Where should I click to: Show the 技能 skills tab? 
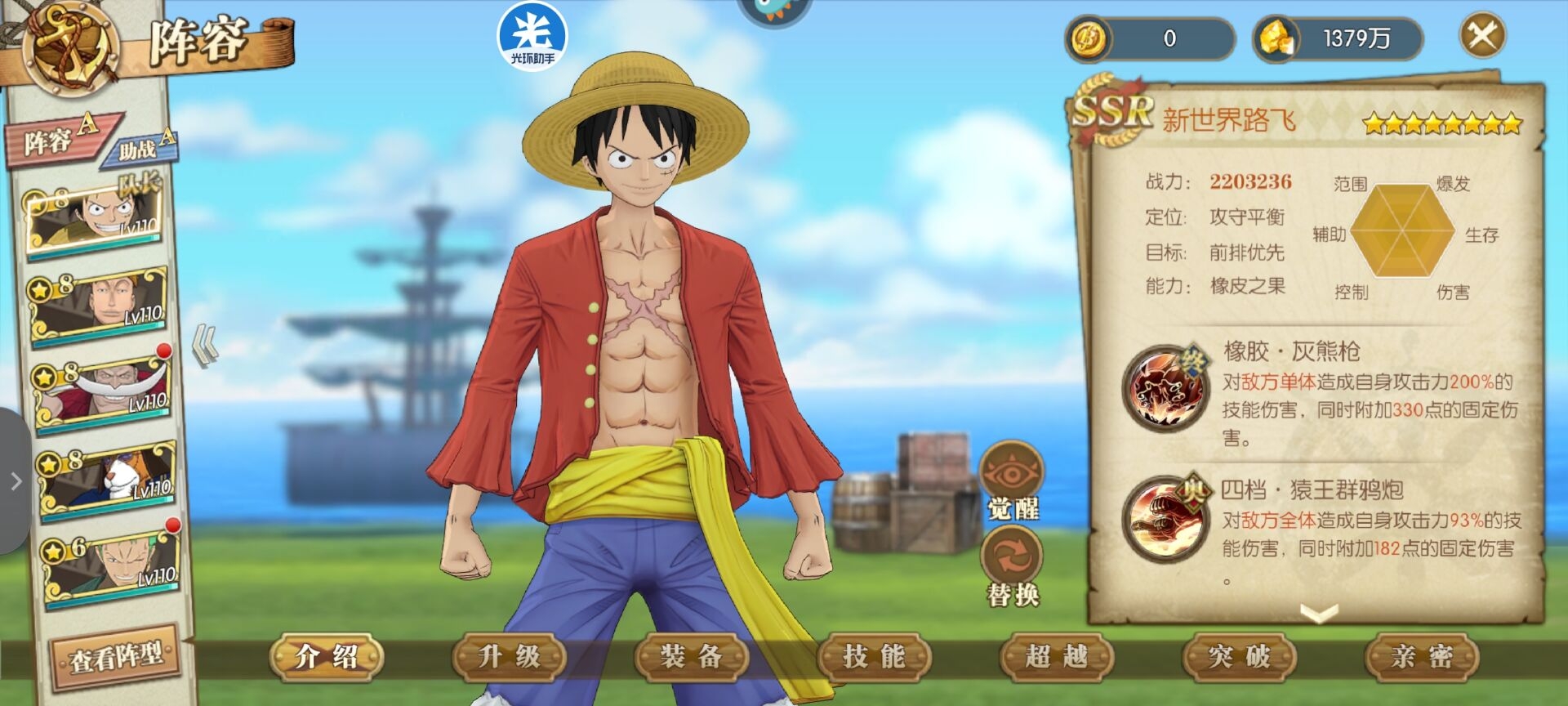click(875, 656)
